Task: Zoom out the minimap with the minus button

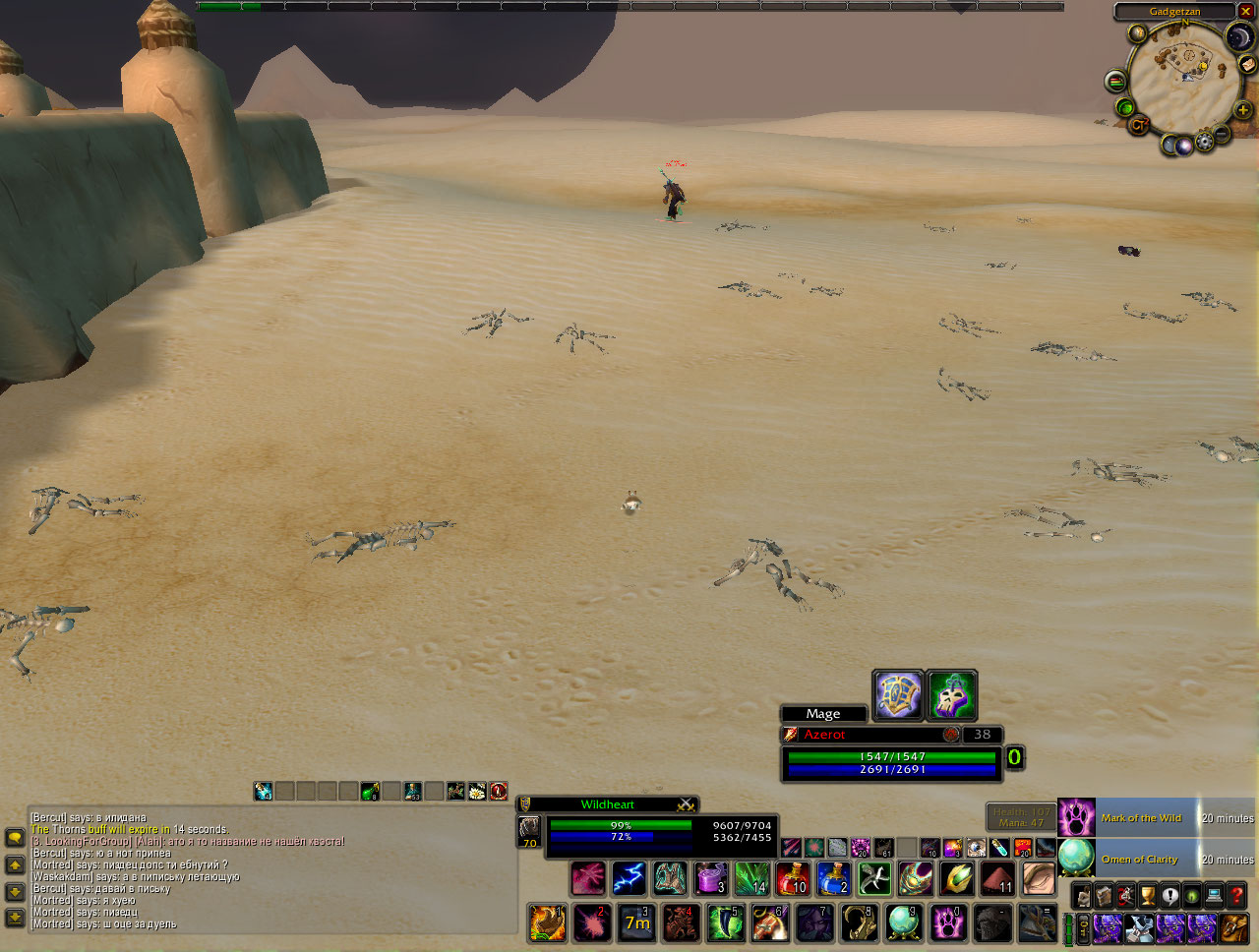Action: [x=1221, y=133]
